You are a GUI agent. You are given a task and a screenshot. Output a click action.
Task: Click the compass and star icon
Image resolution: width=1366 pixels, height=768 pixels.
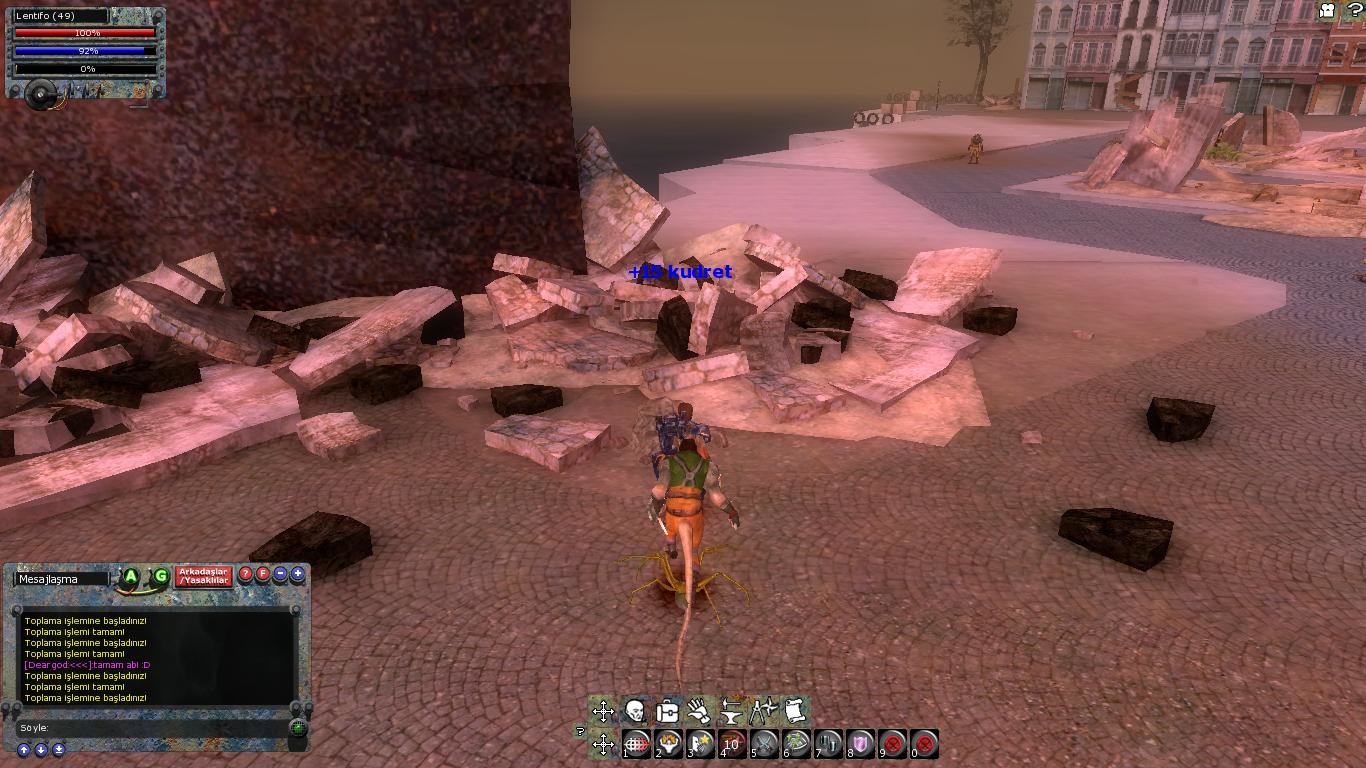click(763, 712)
